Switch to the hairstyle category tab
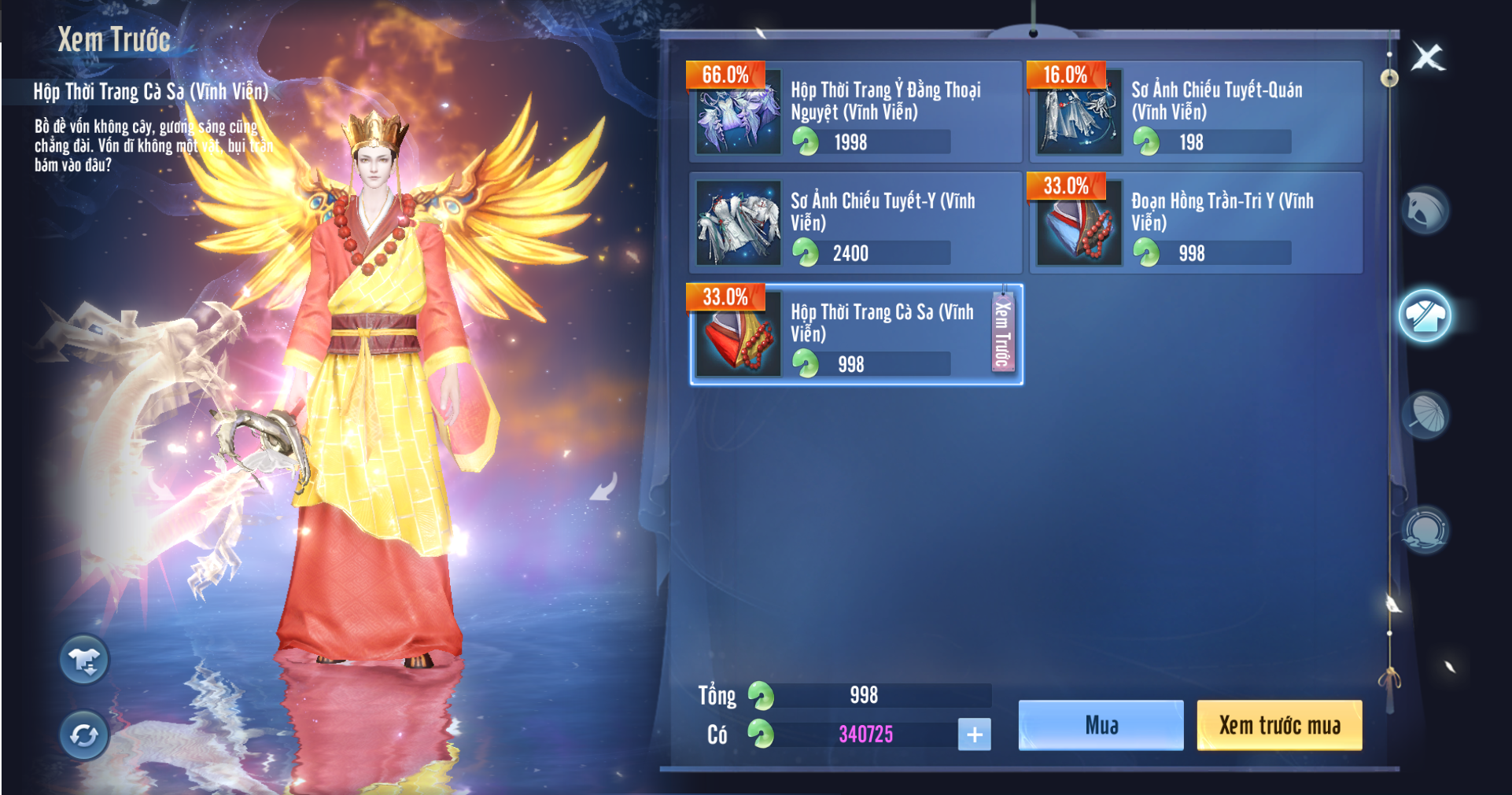The width and height of the screenshot is (1512, 795). point(1425,211)
